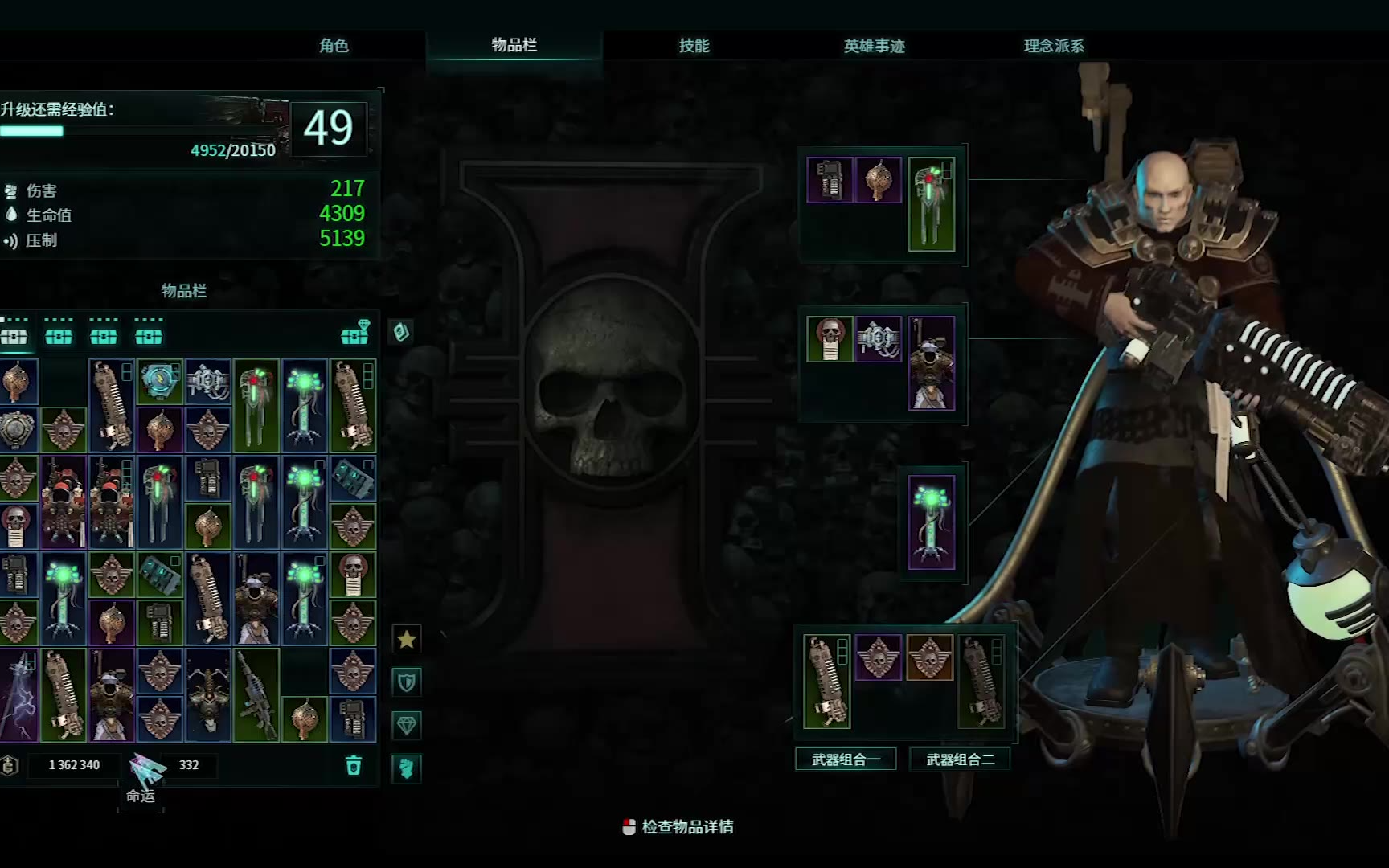This screenshot has height=868, width=1389.
Task: Select the equipped glowing green implant slot
Action: click(x=931, y=522)
